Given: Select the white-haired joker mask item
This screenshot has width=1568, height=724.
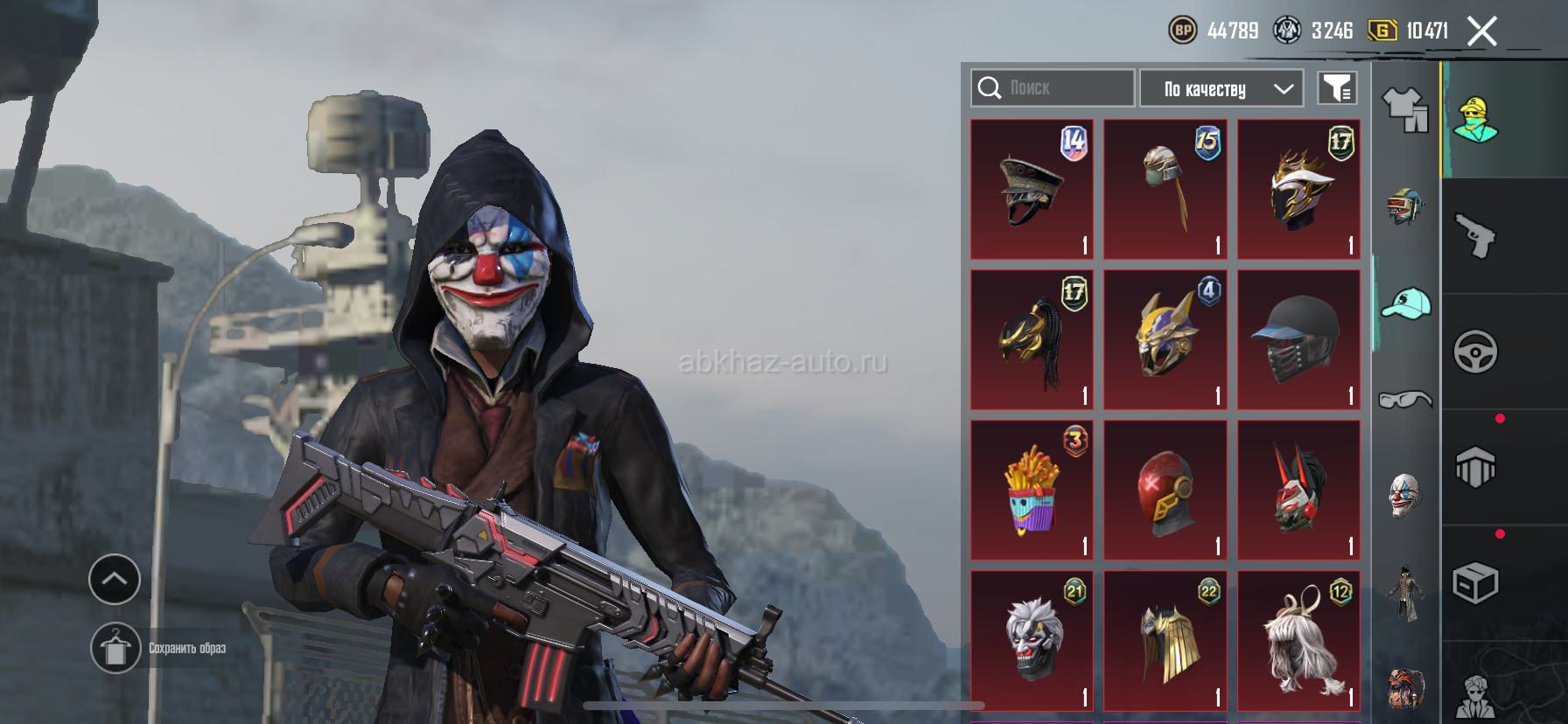Looking at the screenshot, I should pyautogui.click(x=1032, y=641).
